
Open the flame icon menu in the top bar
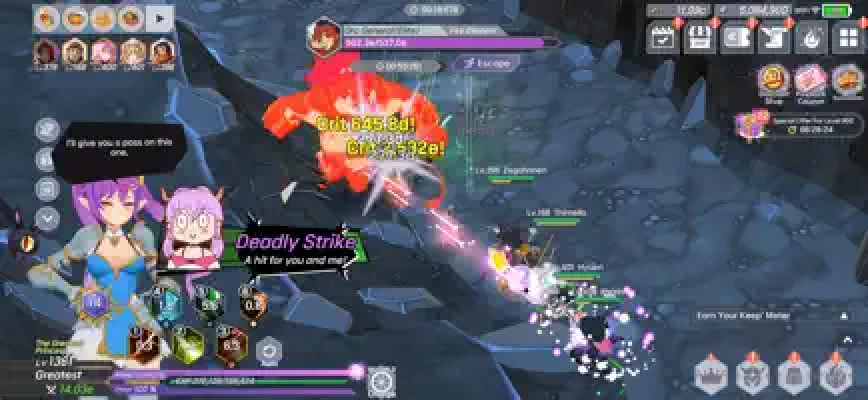click(x=808, y=37)
